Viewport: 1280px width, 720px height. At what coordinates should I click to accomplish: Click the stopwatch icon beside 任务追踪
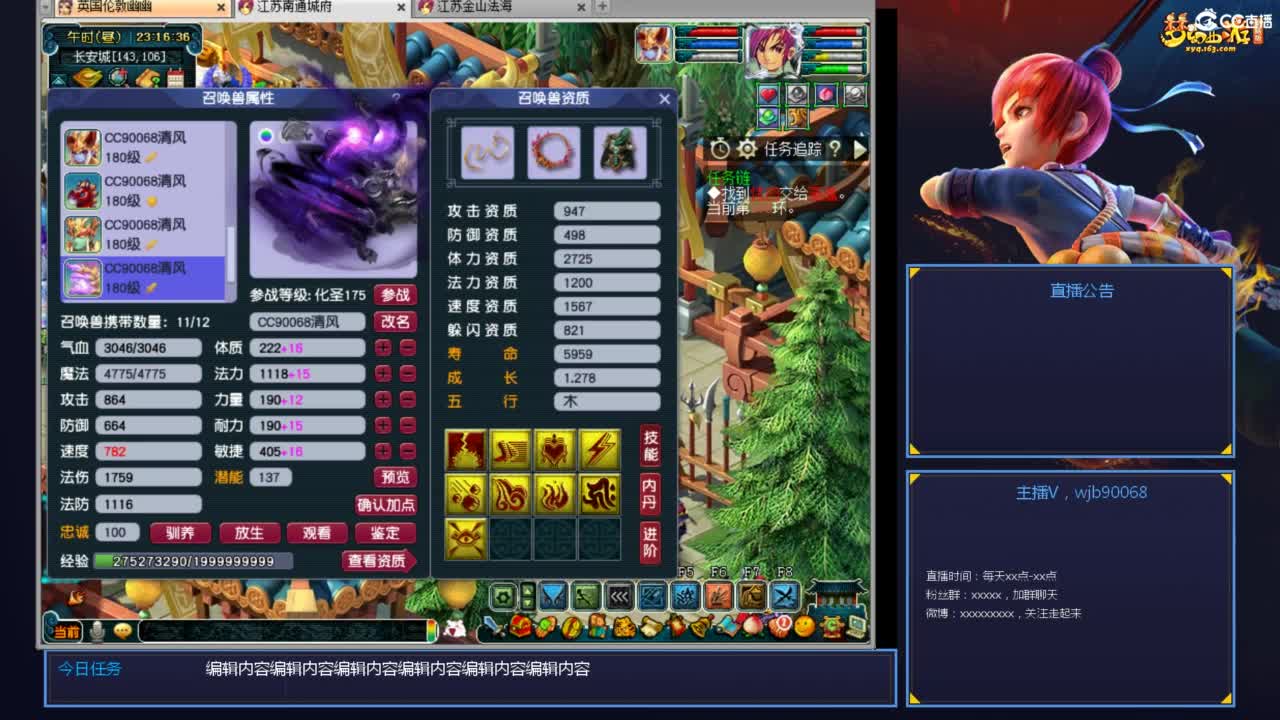(718, 147)
